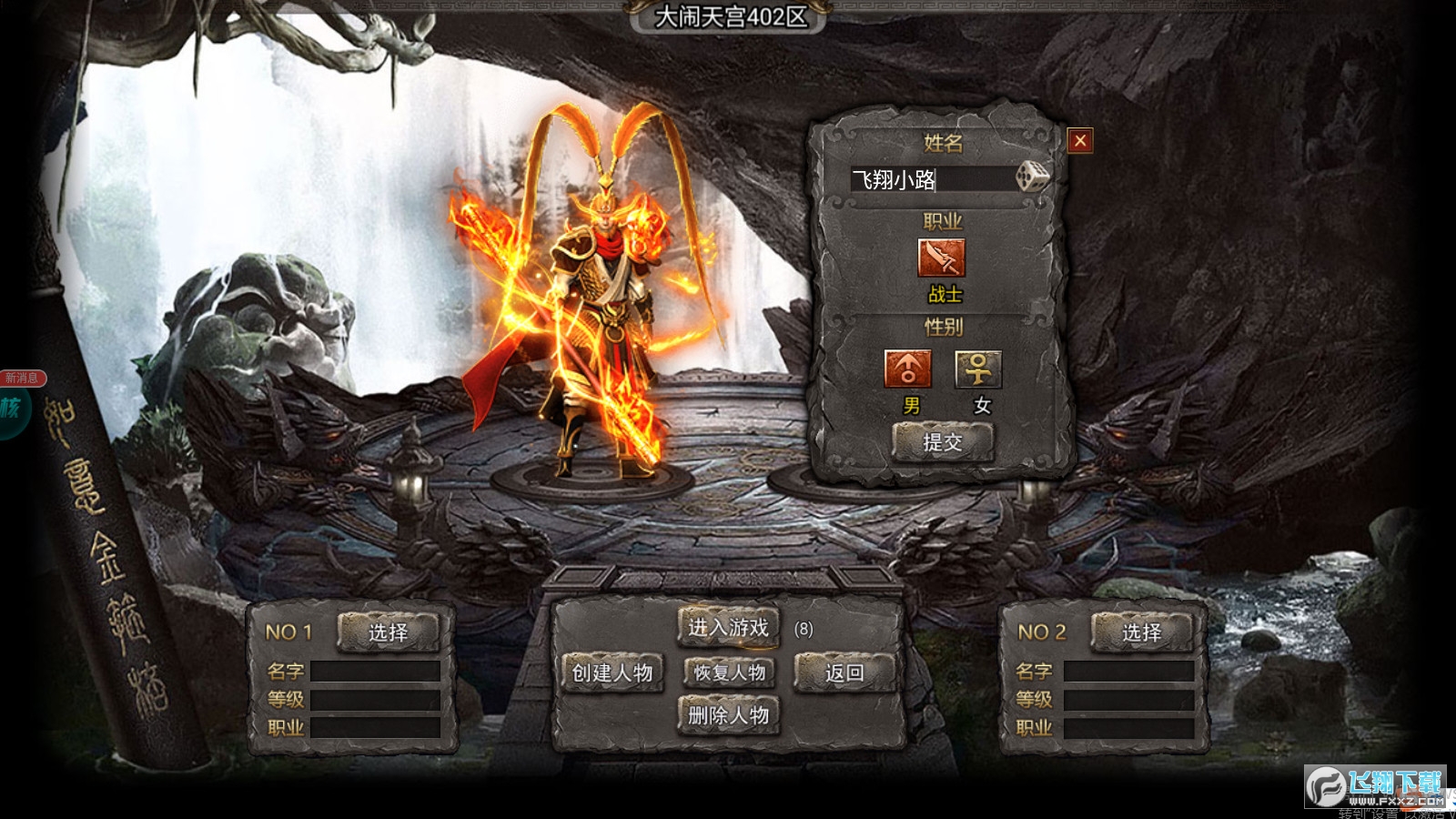This screenshot has height=819, width=1456.
Task: Close the character creation panel
Action: coord(1080,140)
